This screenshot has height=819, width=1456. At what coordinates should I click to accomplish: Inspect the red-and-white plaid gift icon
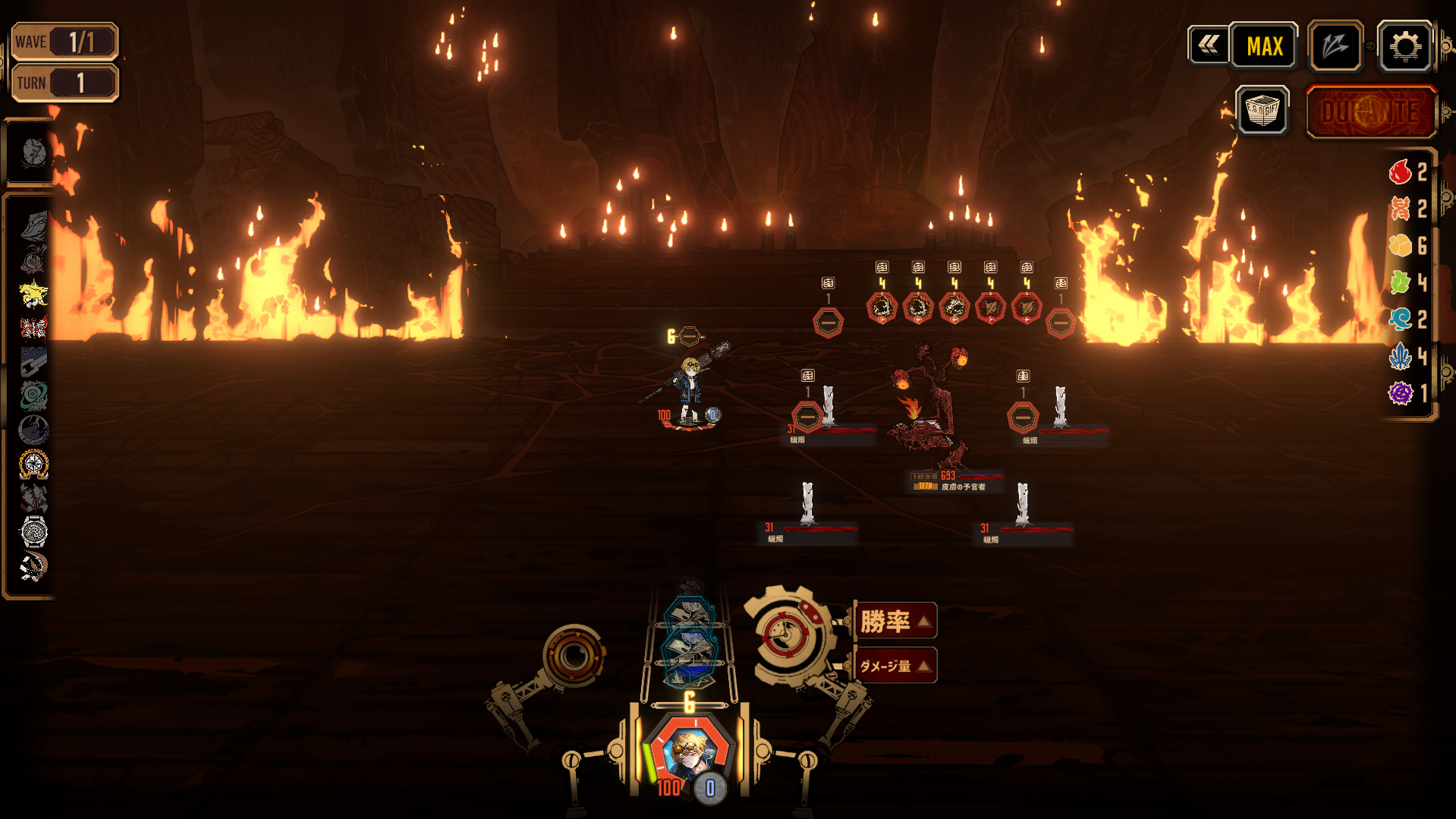(x=33, y=328)
